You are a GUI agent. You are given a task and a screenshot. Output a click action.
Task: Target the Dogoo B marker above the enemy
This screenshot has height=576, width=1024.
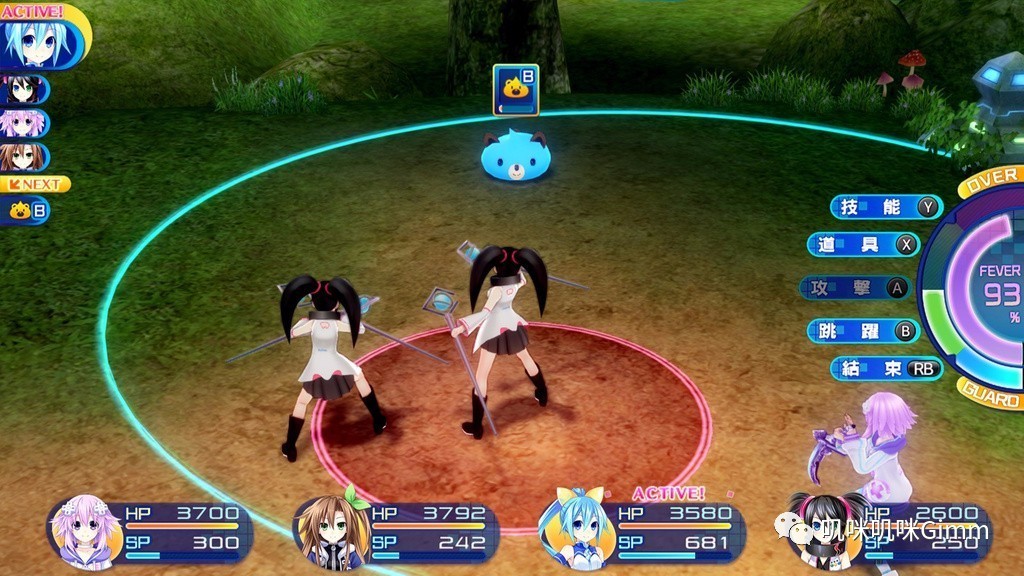pos(516,89)
